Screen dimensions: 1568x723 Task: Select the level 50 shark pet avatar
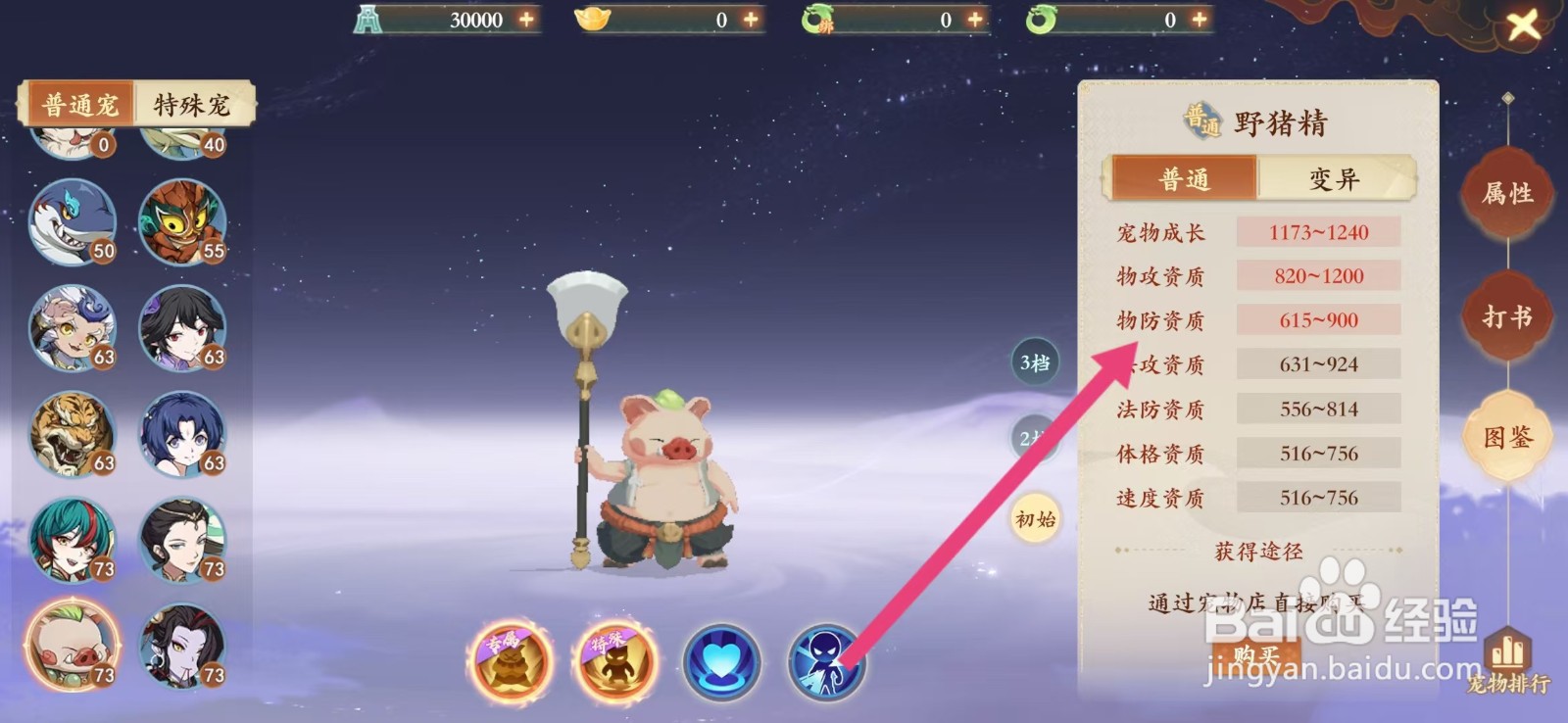tap(71, 223)
